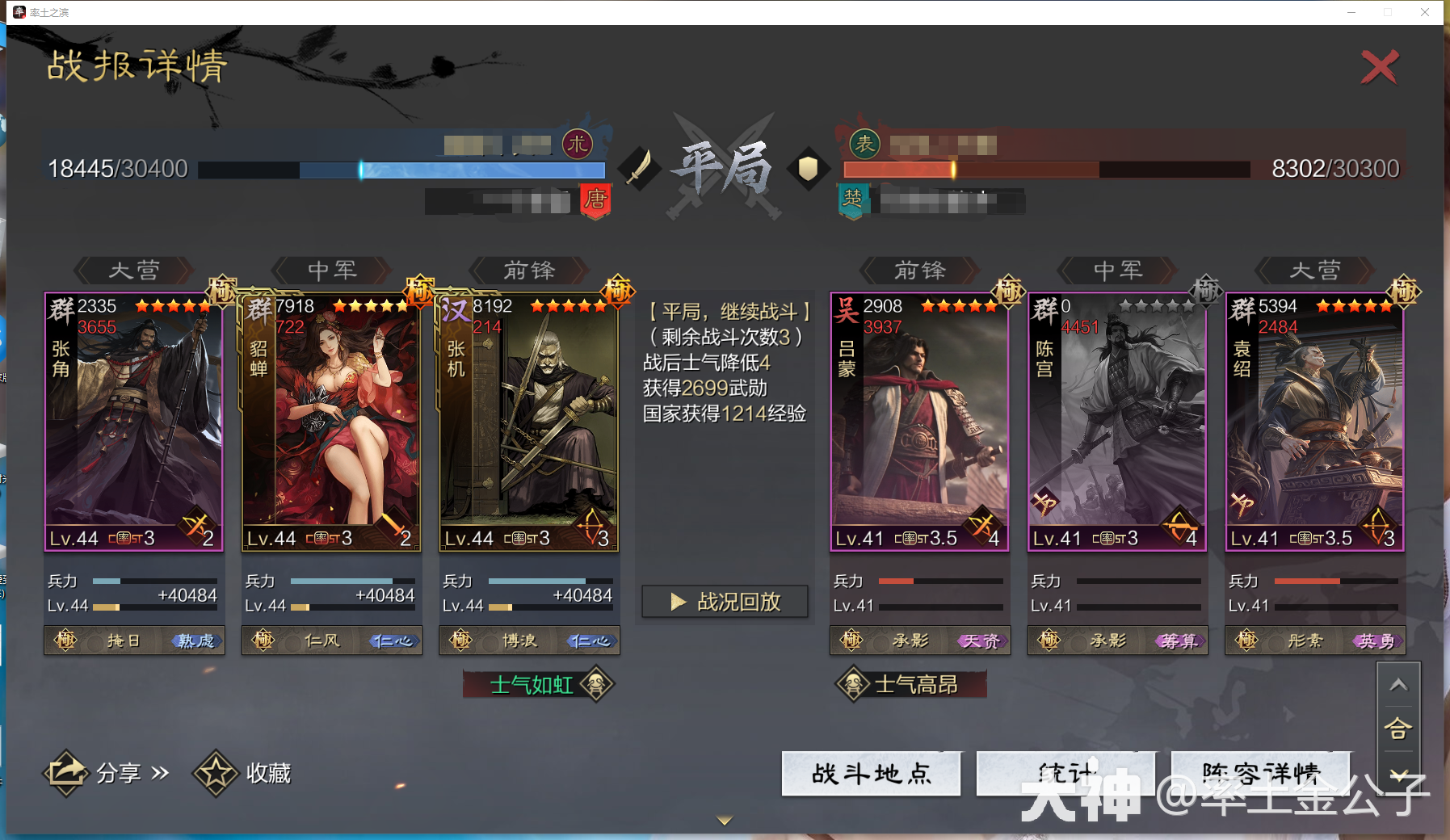The image size is (1450, 840).
Task: Expand the upward chevron on the right panel
Action: tap(1399, 683)
